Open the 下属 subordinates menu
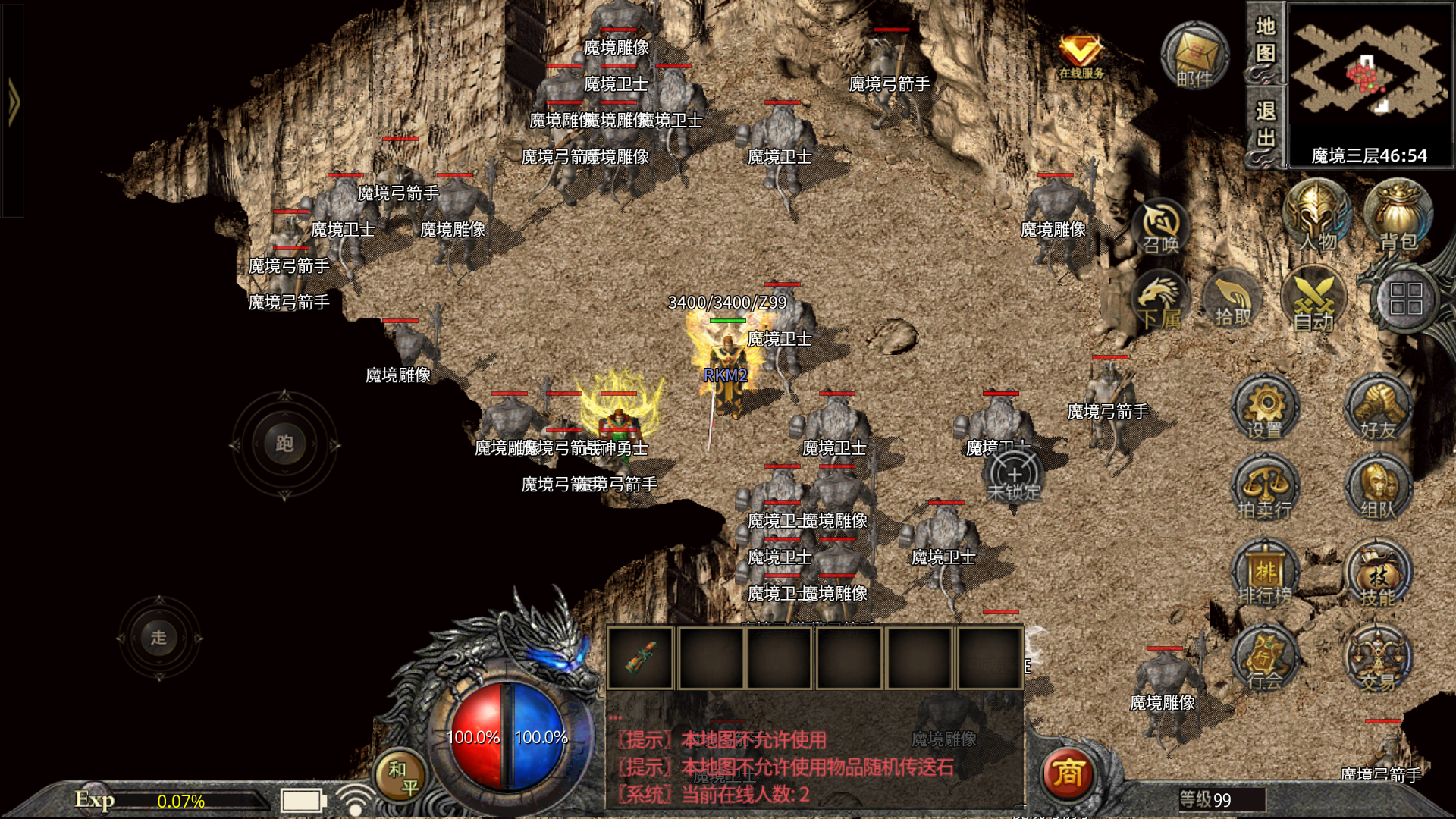This screenshot has width=1456, height=819. [x=1160, y=302]
